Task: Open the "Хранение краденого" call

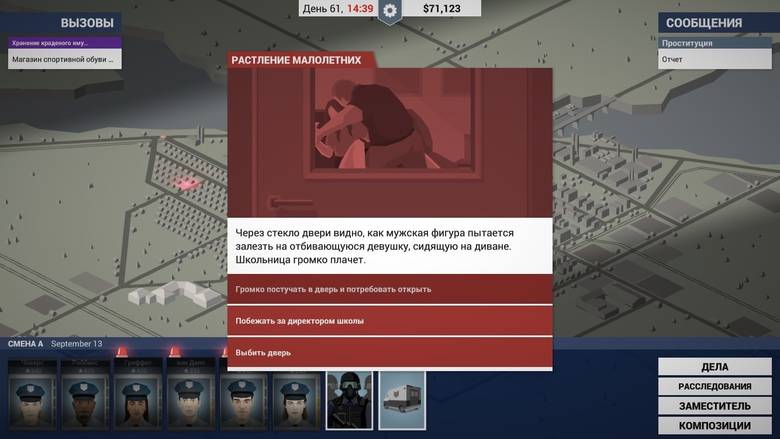Action: (x=63, y=43)
